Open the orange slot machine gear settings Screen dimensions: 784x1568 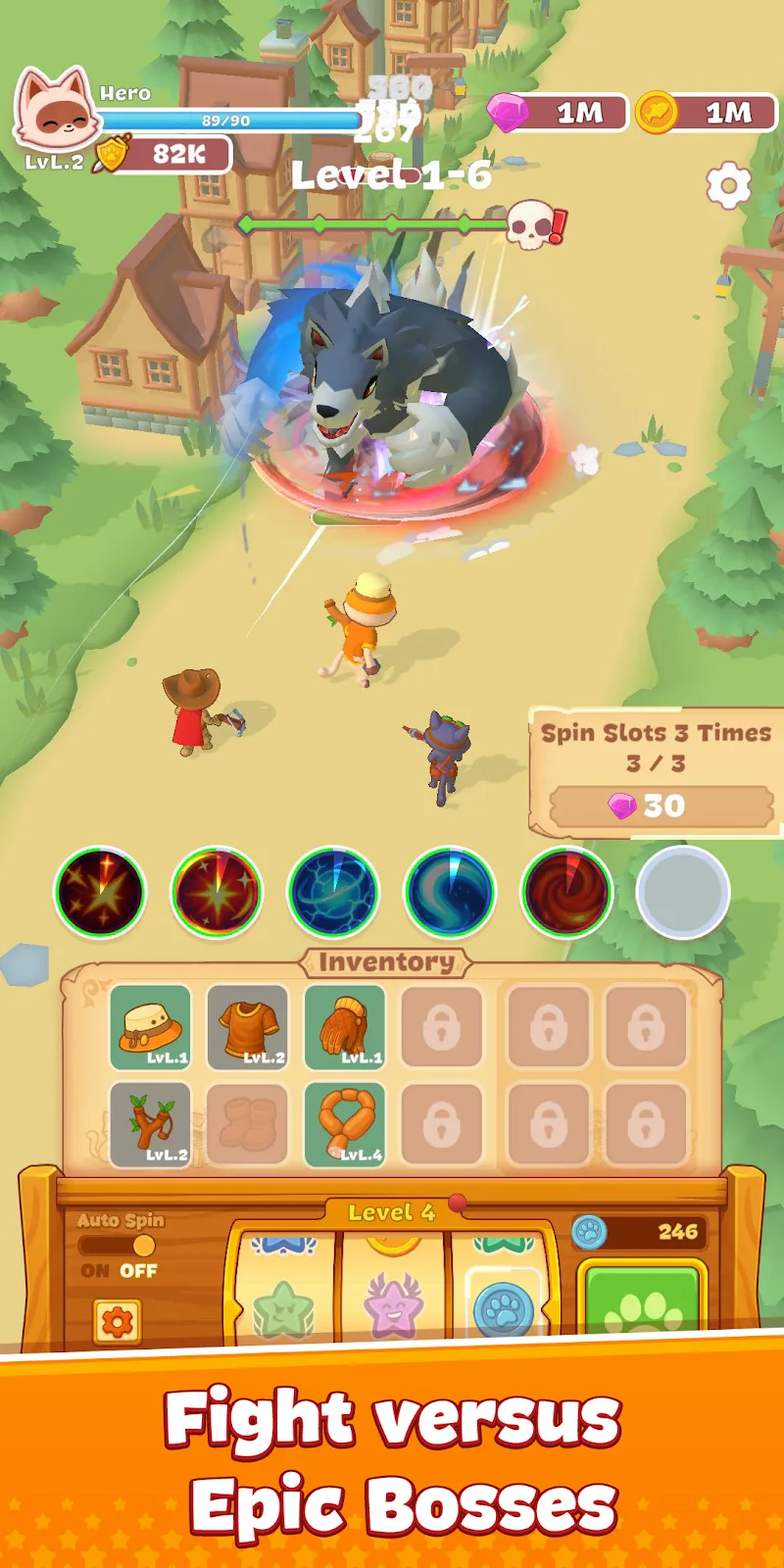coord(117,1322)
